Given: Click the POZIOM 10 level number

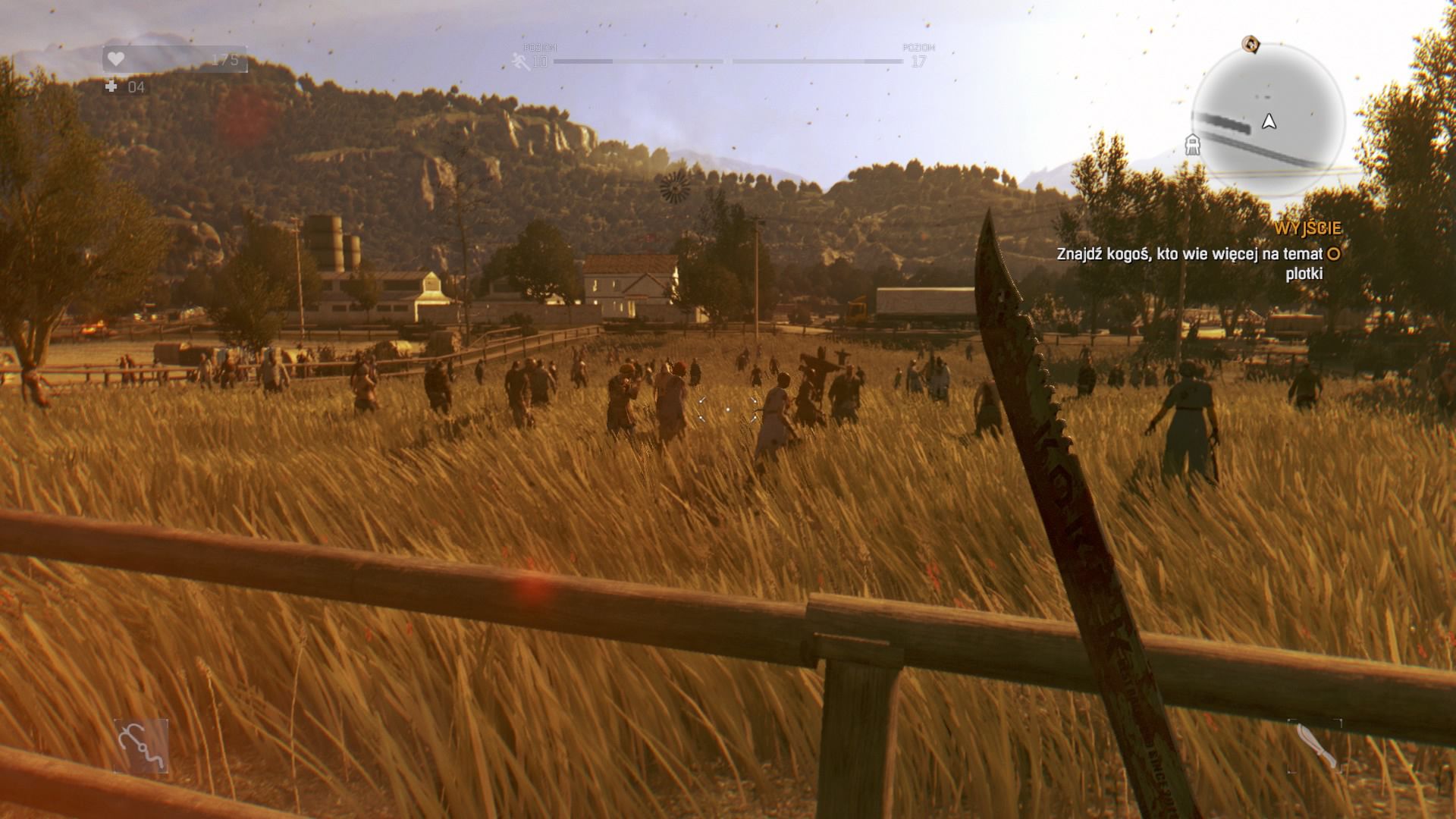Looking at the screenshot, I should click(540, 62).
